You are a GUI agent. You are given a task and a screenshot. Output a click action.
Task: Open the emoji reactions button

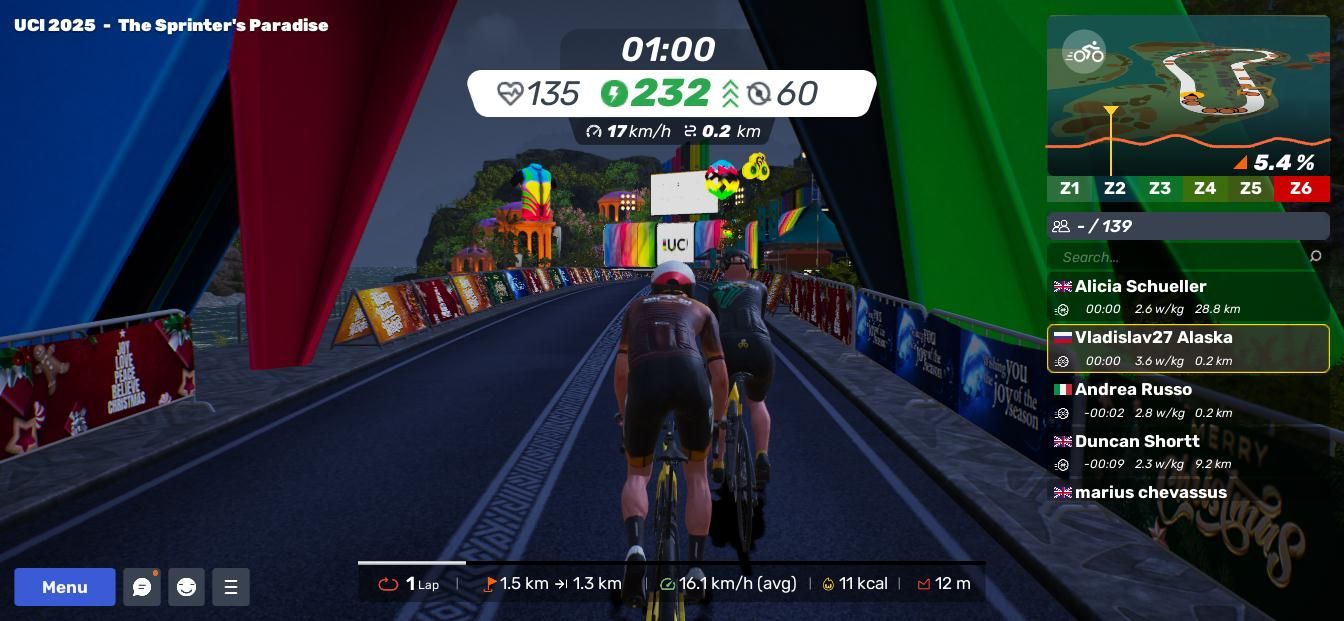pos(186,587)
